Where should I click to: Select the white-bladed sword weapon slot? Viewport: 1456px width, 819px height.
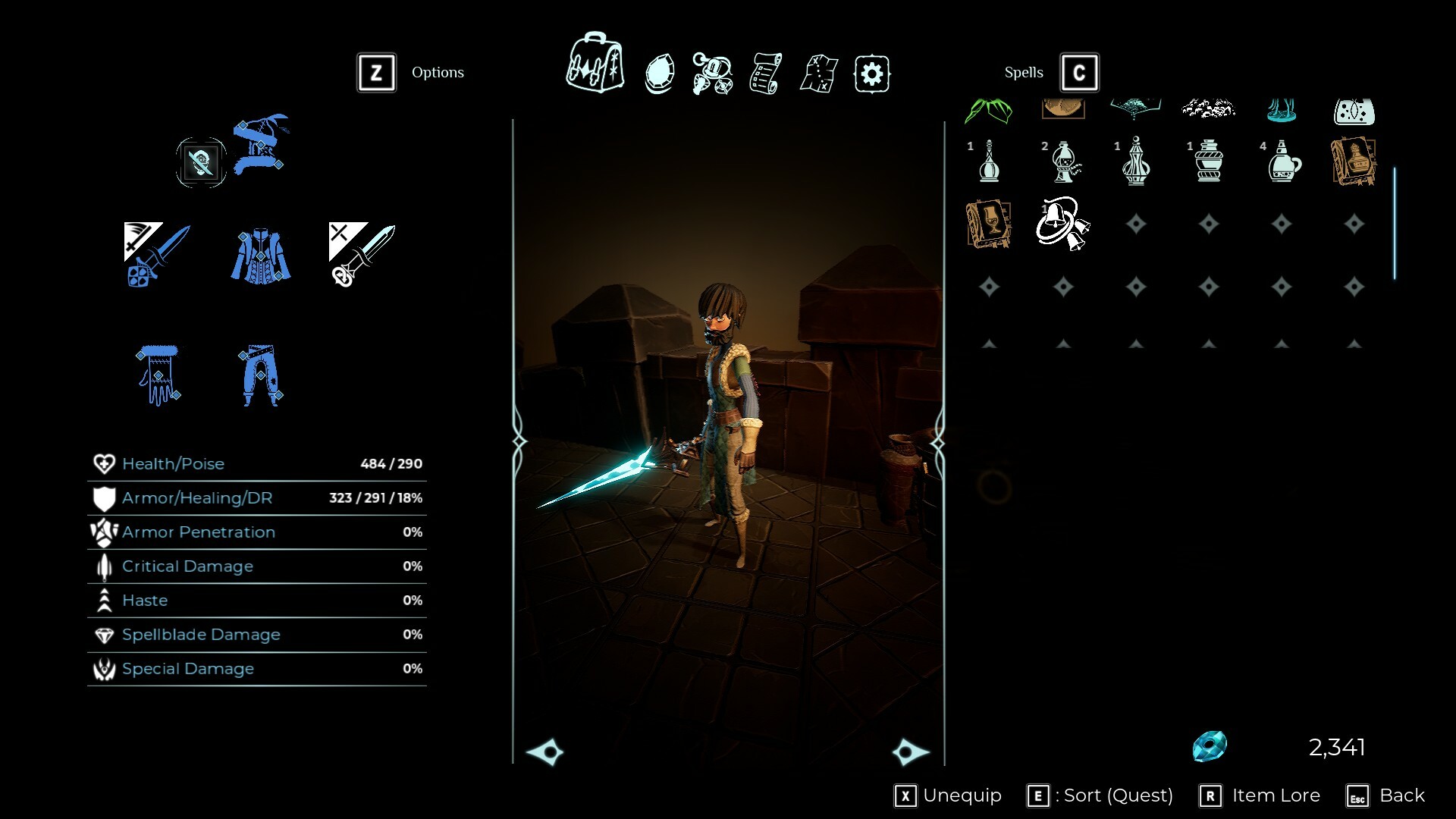pos(362,255)
